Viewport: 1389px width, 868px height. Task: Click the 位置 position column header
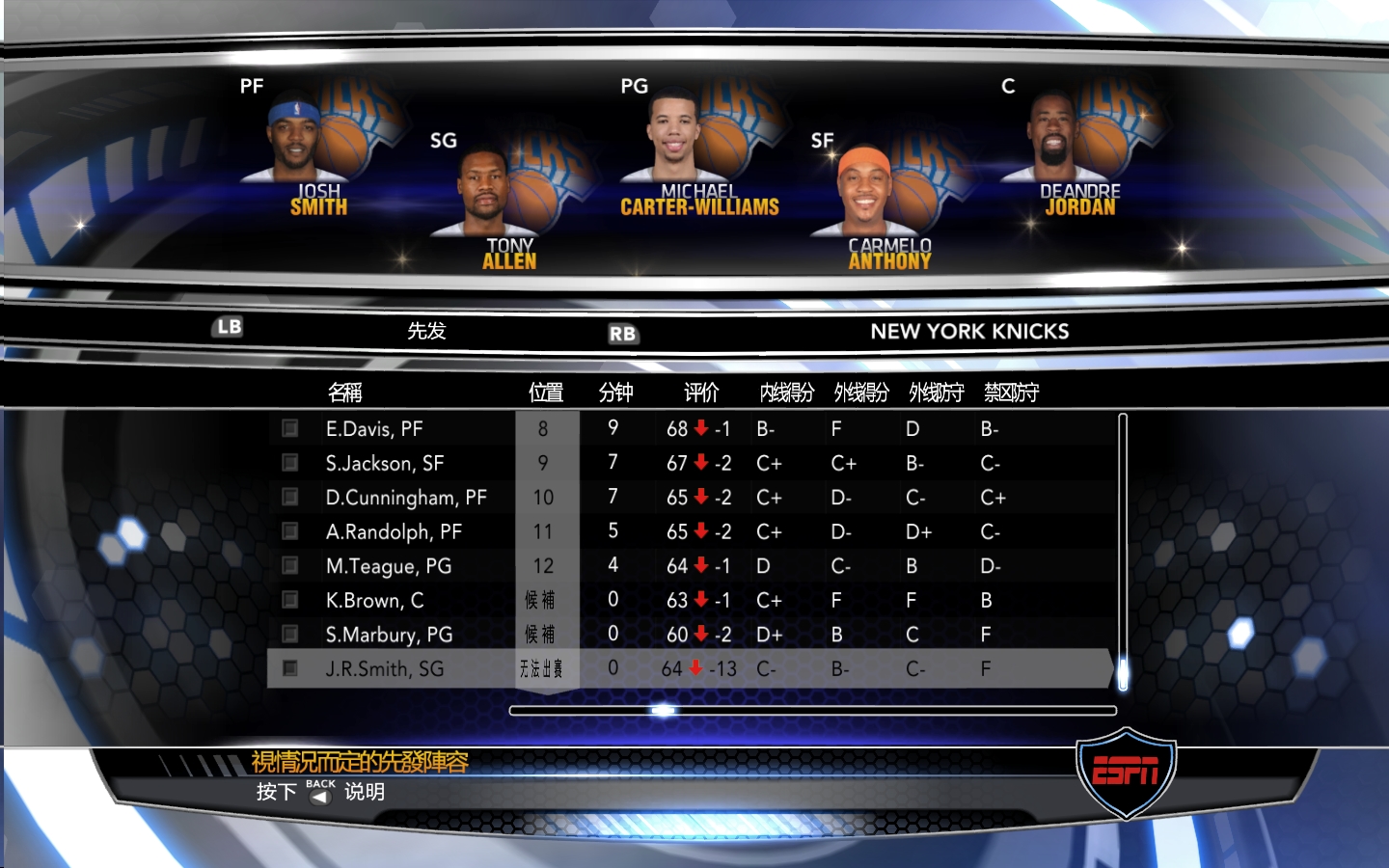pyautogui.click(x=546, y=393)
